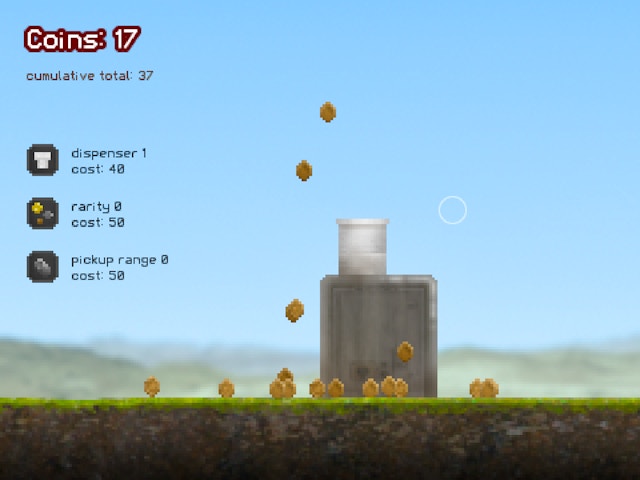Upgrade the pickup range
This screenshot has width=640, height=480.
tap(42, 266)
